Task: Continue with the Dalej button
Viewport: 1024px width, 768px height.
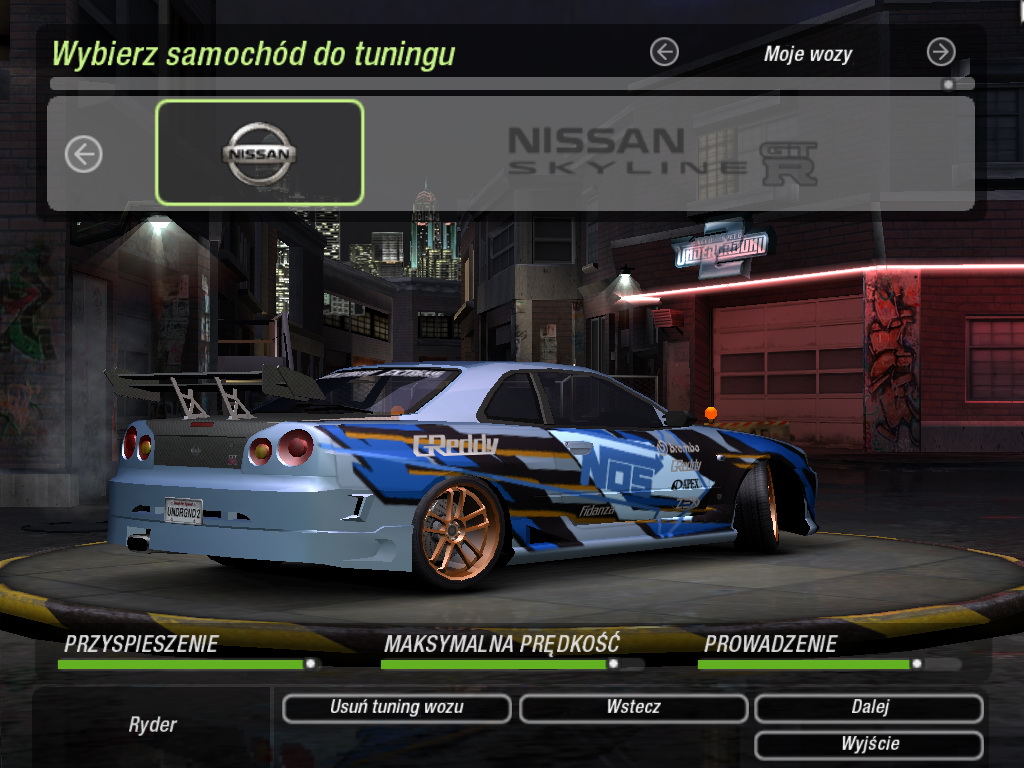Action: point(869,708)
